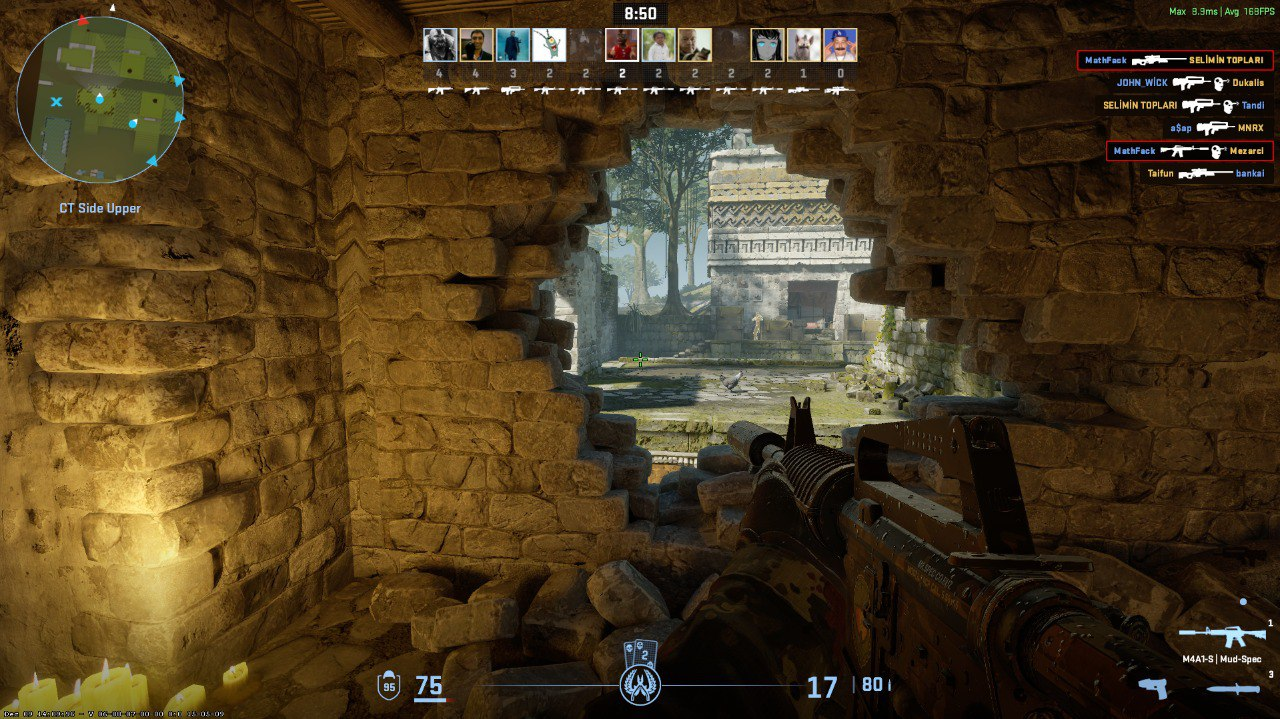Click the CT team emblem badge

point(639,685)
